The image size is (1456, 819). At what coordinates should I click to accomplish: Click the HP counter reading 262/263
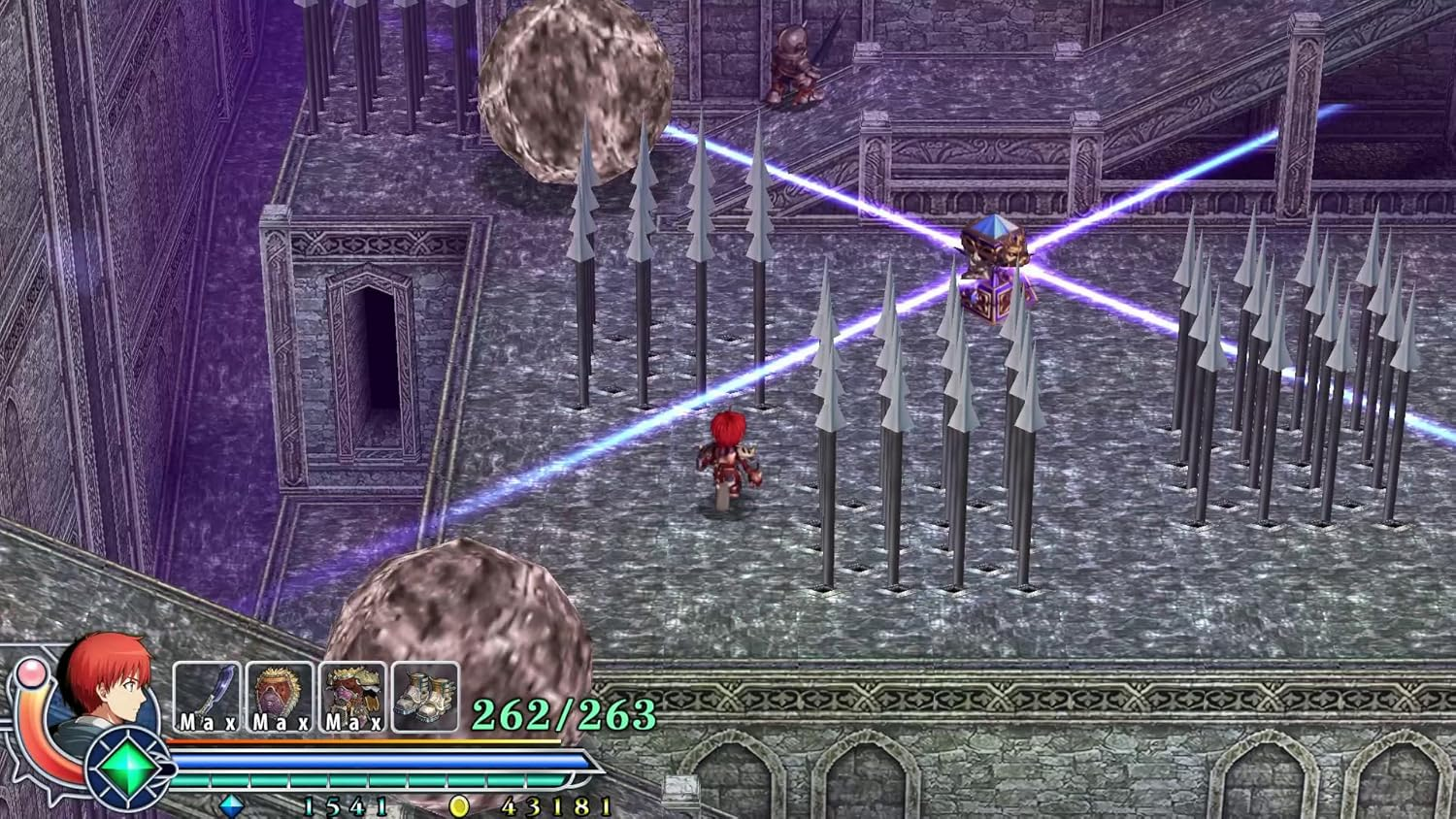point(561,715)
